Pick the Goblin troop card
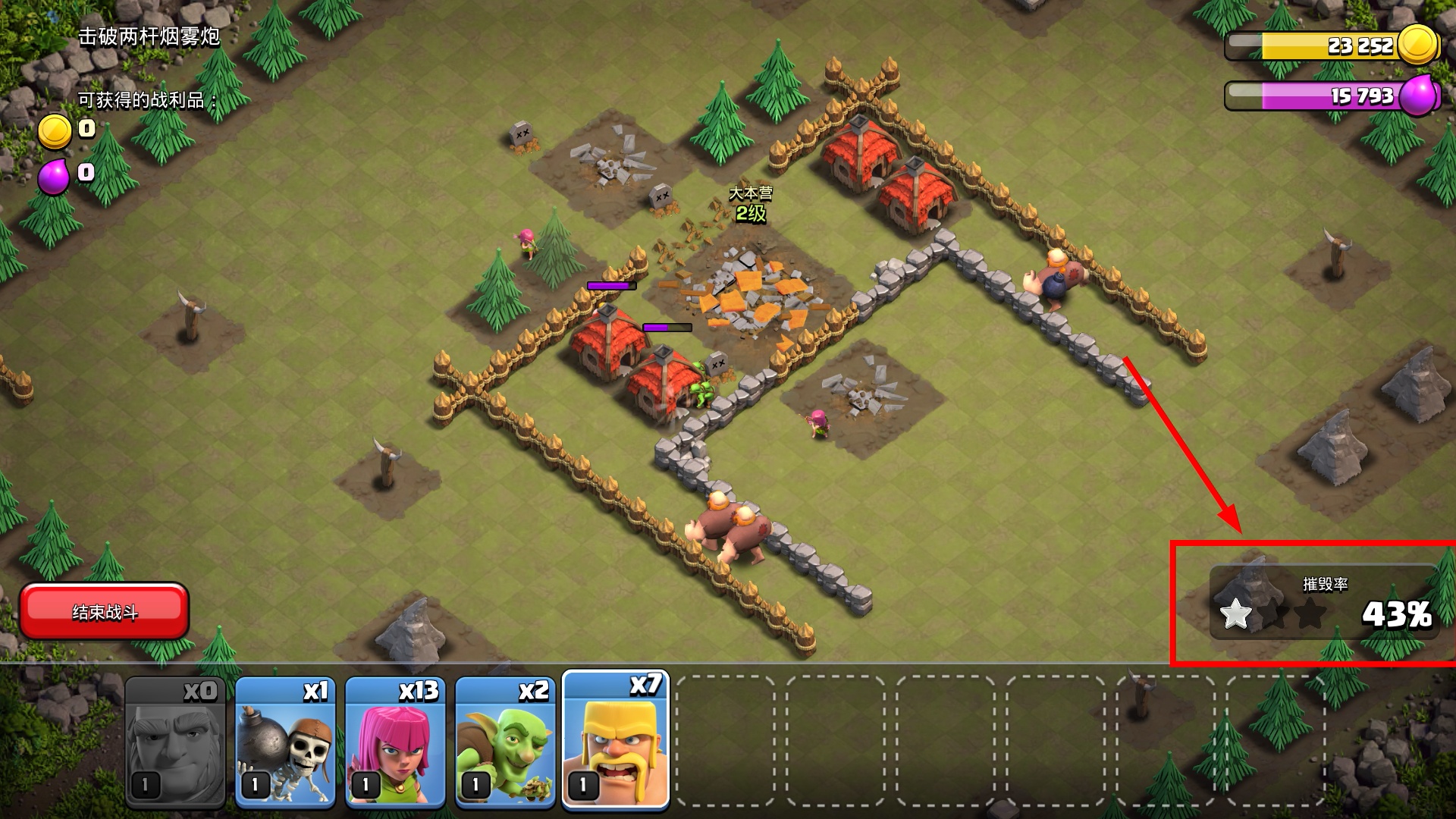 505,742
